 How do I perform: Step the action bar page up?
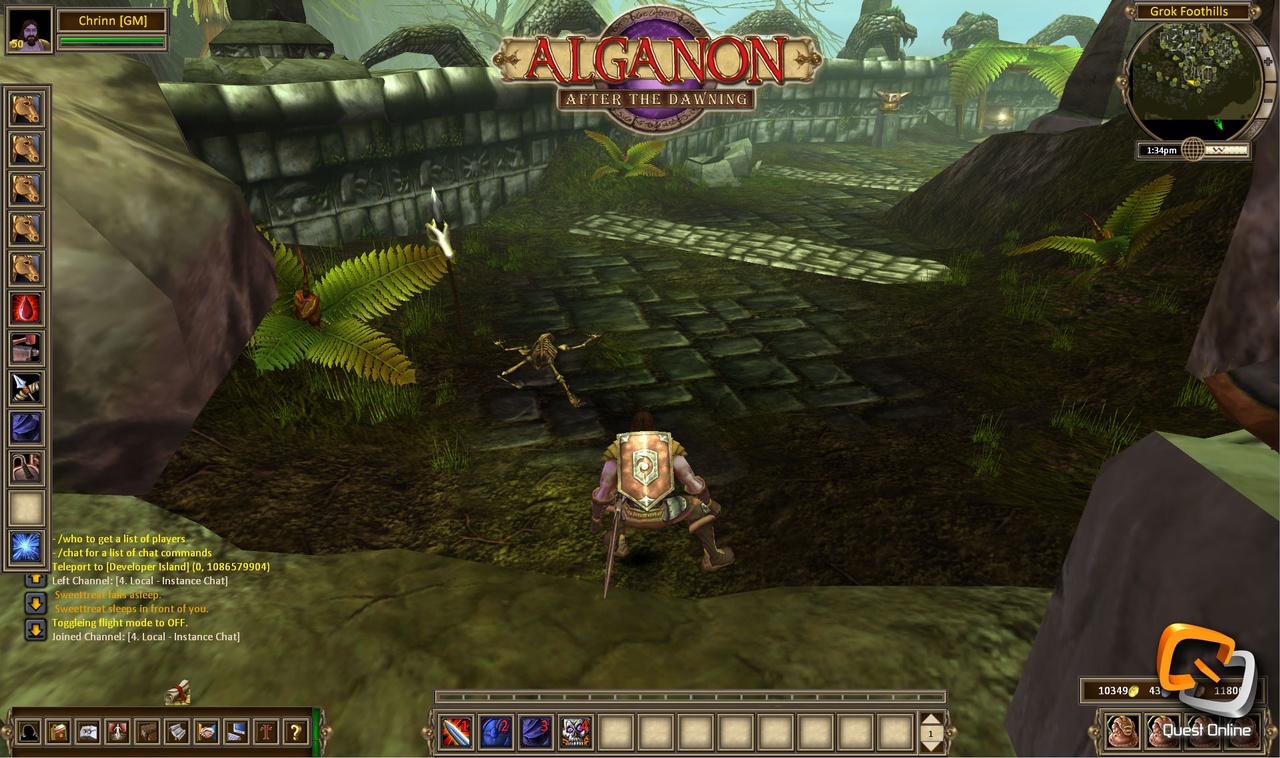coord(930,716)
